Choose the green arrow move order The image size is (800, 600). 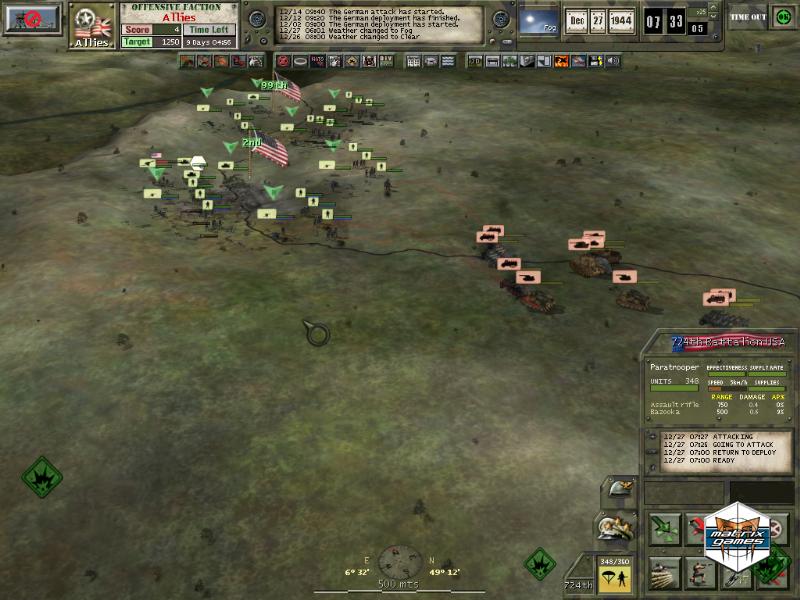tap(663, 529)
